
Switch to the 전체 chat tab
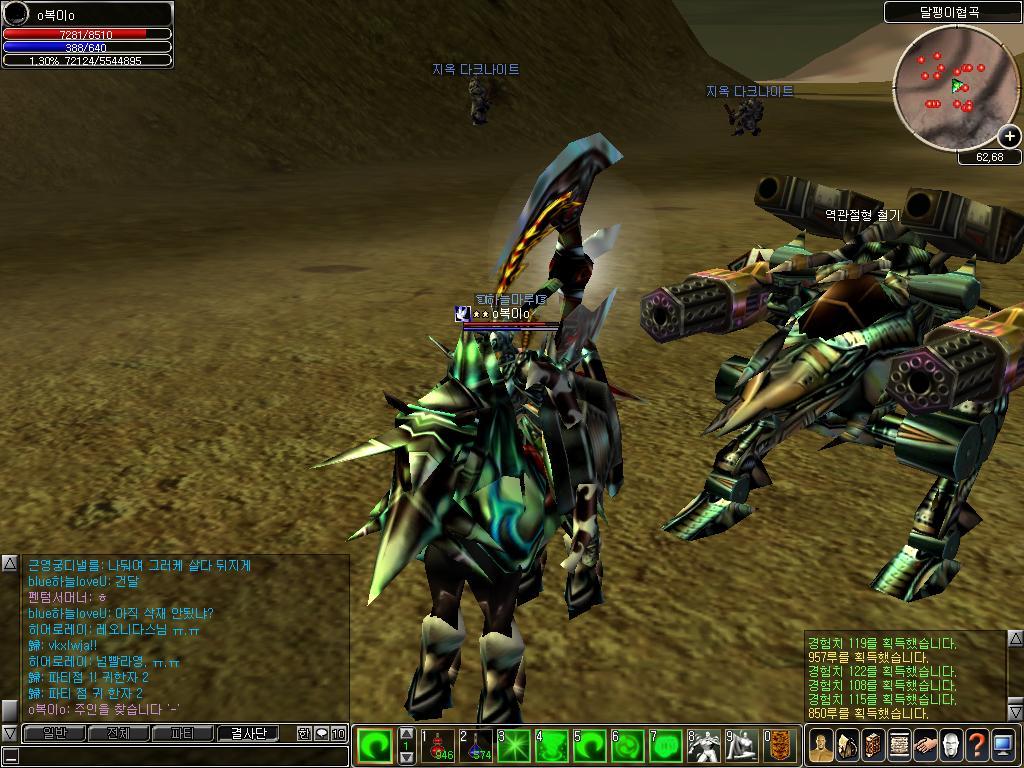[x=118, y=733]
